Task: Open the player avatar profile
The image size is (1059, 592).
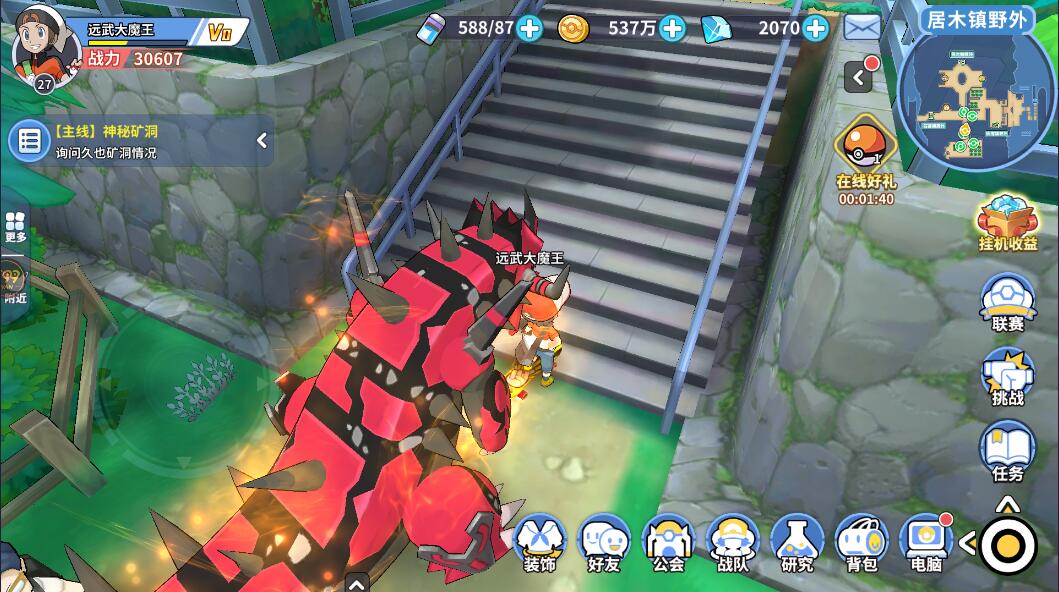Action: click(x=44, y=45)
